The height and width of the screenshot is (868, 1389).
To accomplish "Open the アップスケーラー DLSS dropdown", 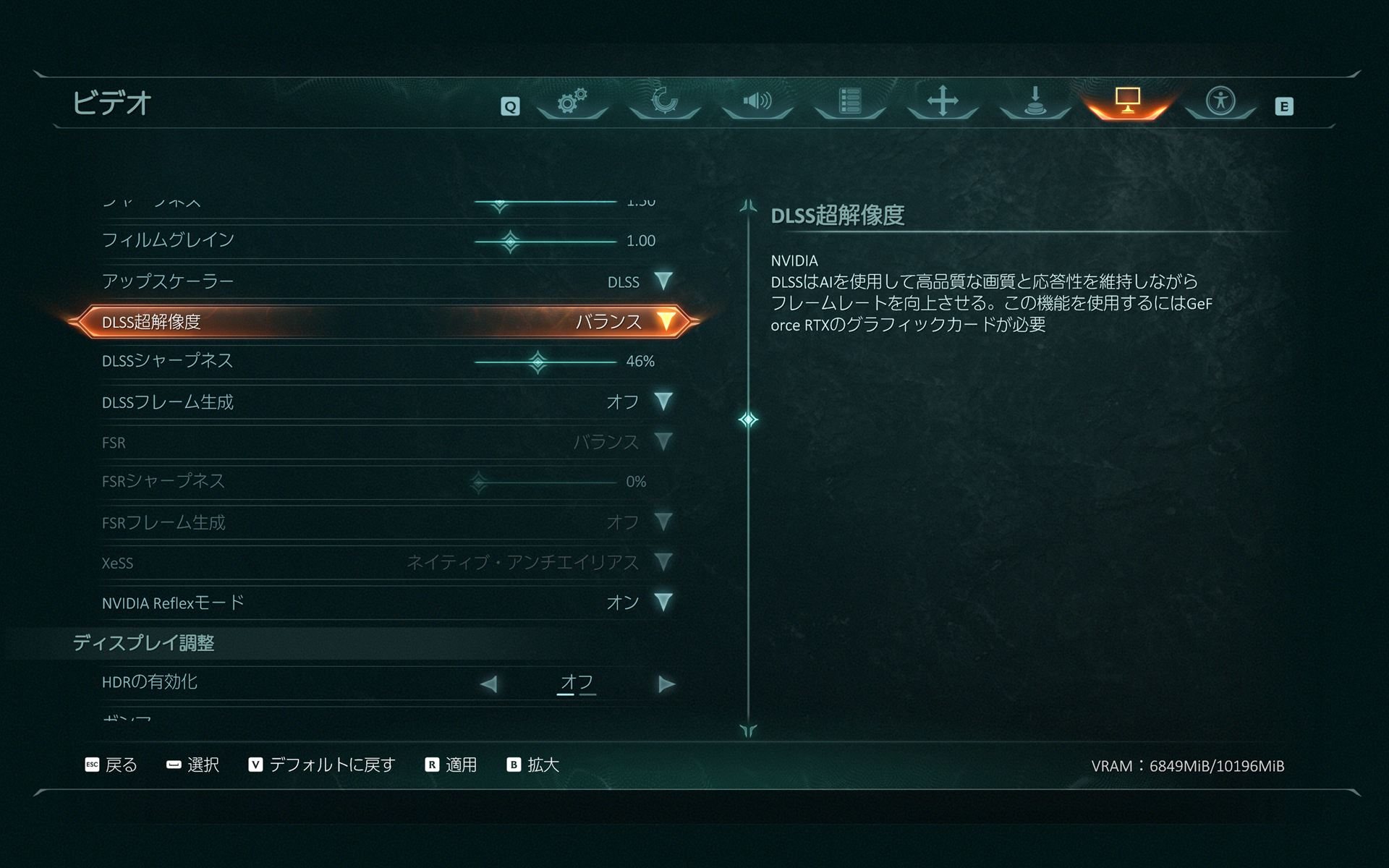I will tap(663, 281).
